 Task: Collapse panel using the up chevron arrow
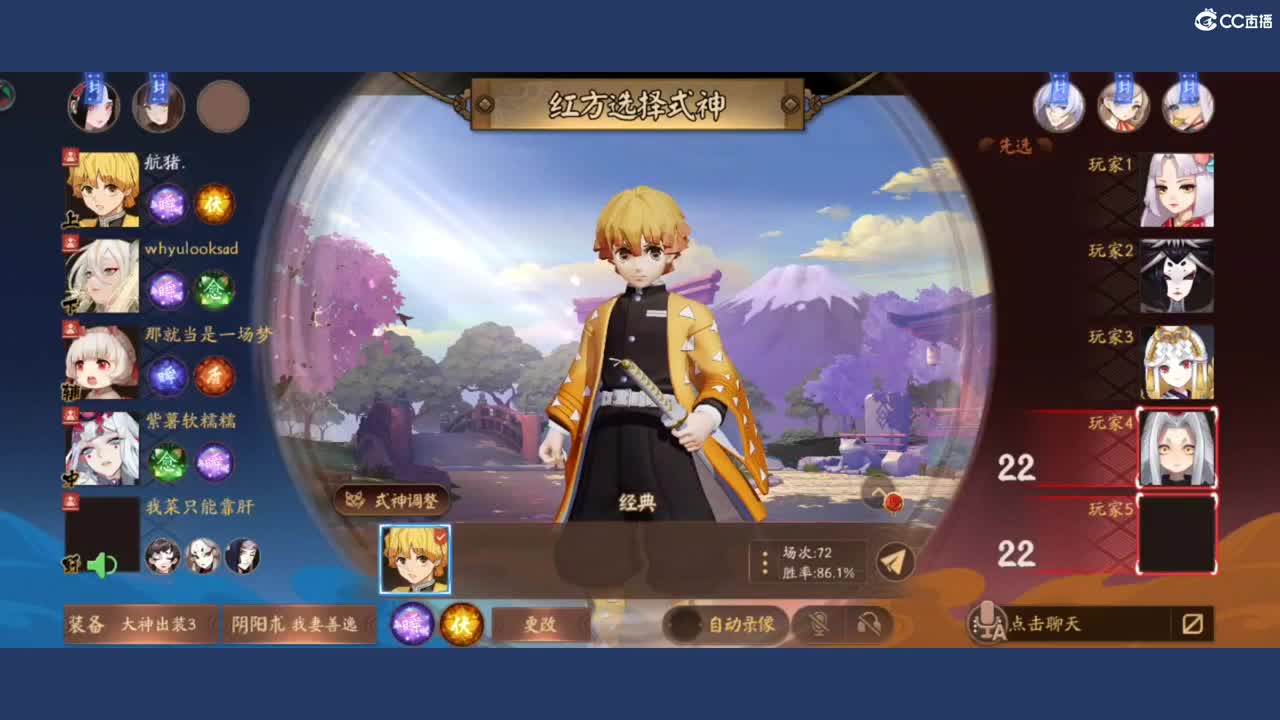(878, 492)
